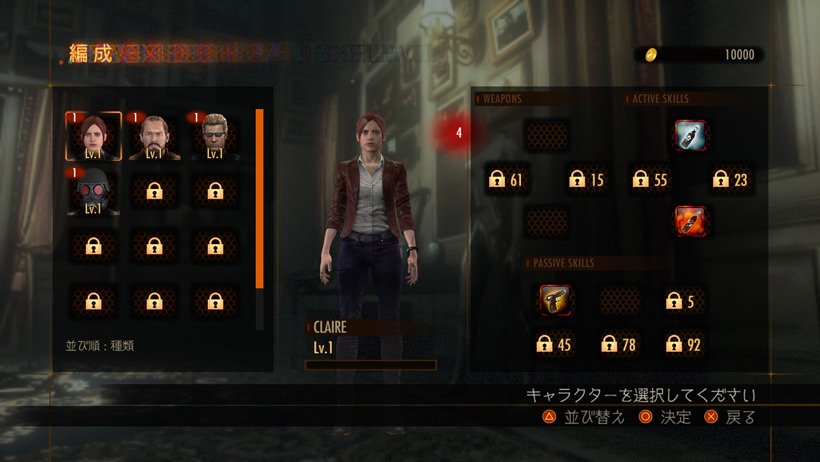This screenshot has height=462, width=820.
Task: Choose the locked passive skill slot 92
Action: [x=685, y=345]
